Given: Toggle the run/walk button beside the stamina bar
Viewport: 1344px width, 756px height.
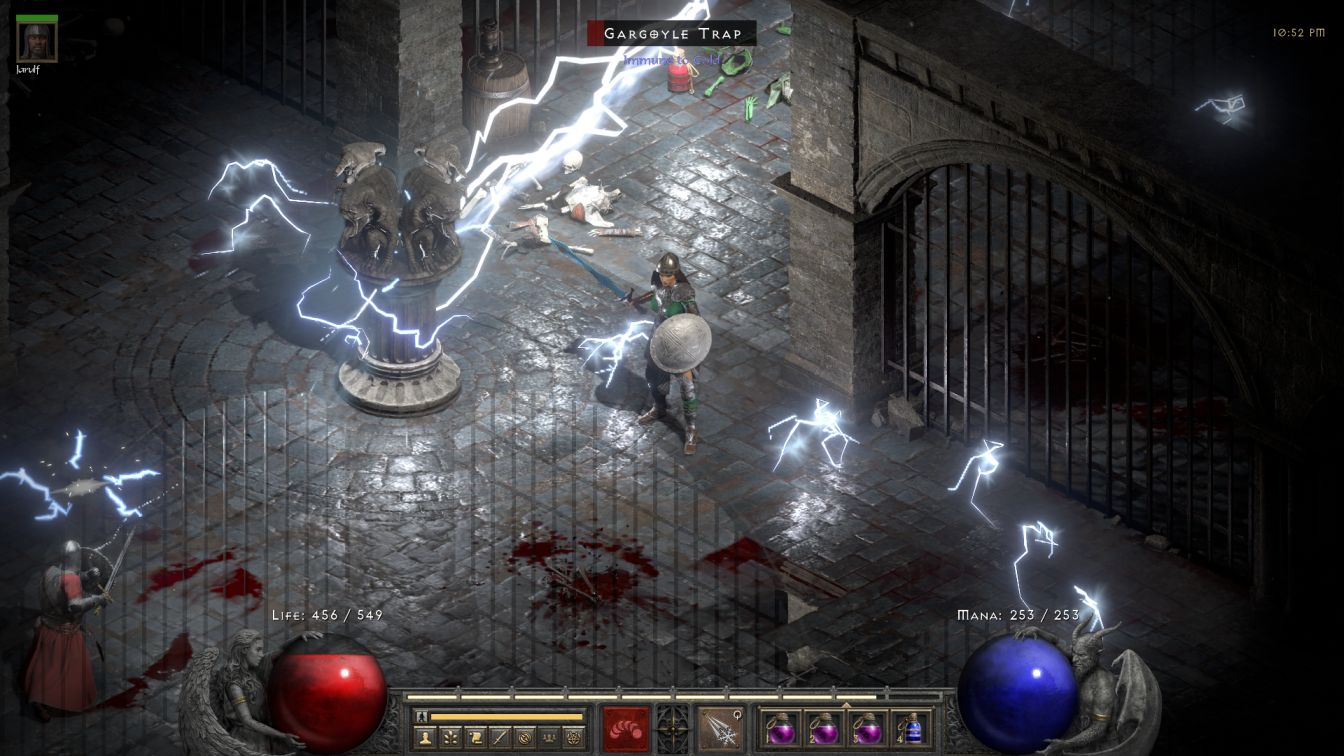Looking at the screenshot, I should 422,717.
